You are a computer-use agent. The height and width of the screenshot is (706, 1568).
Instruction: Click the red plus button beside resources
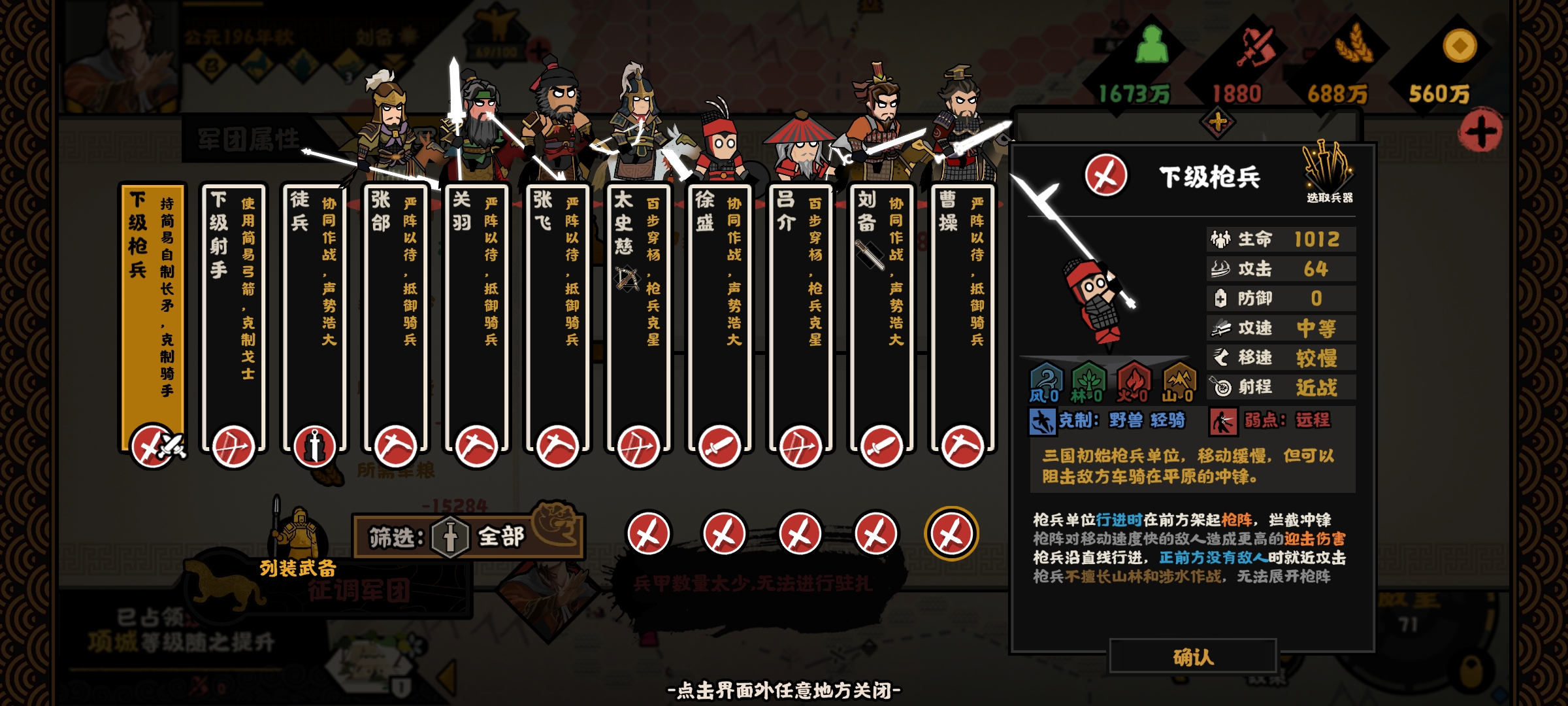[x=1480, y=131]
